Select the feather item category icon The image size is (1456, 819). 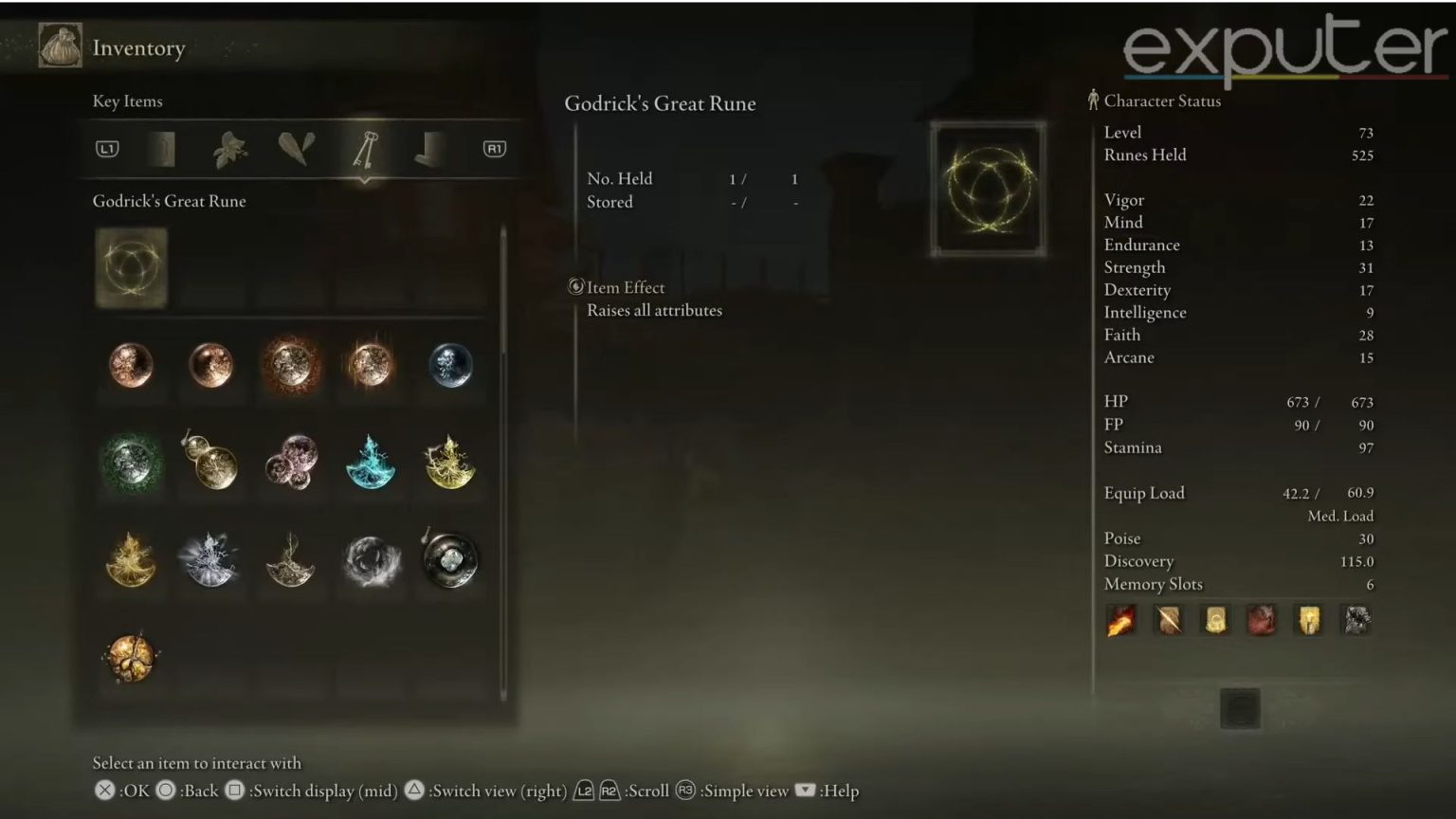click(296, 149)
